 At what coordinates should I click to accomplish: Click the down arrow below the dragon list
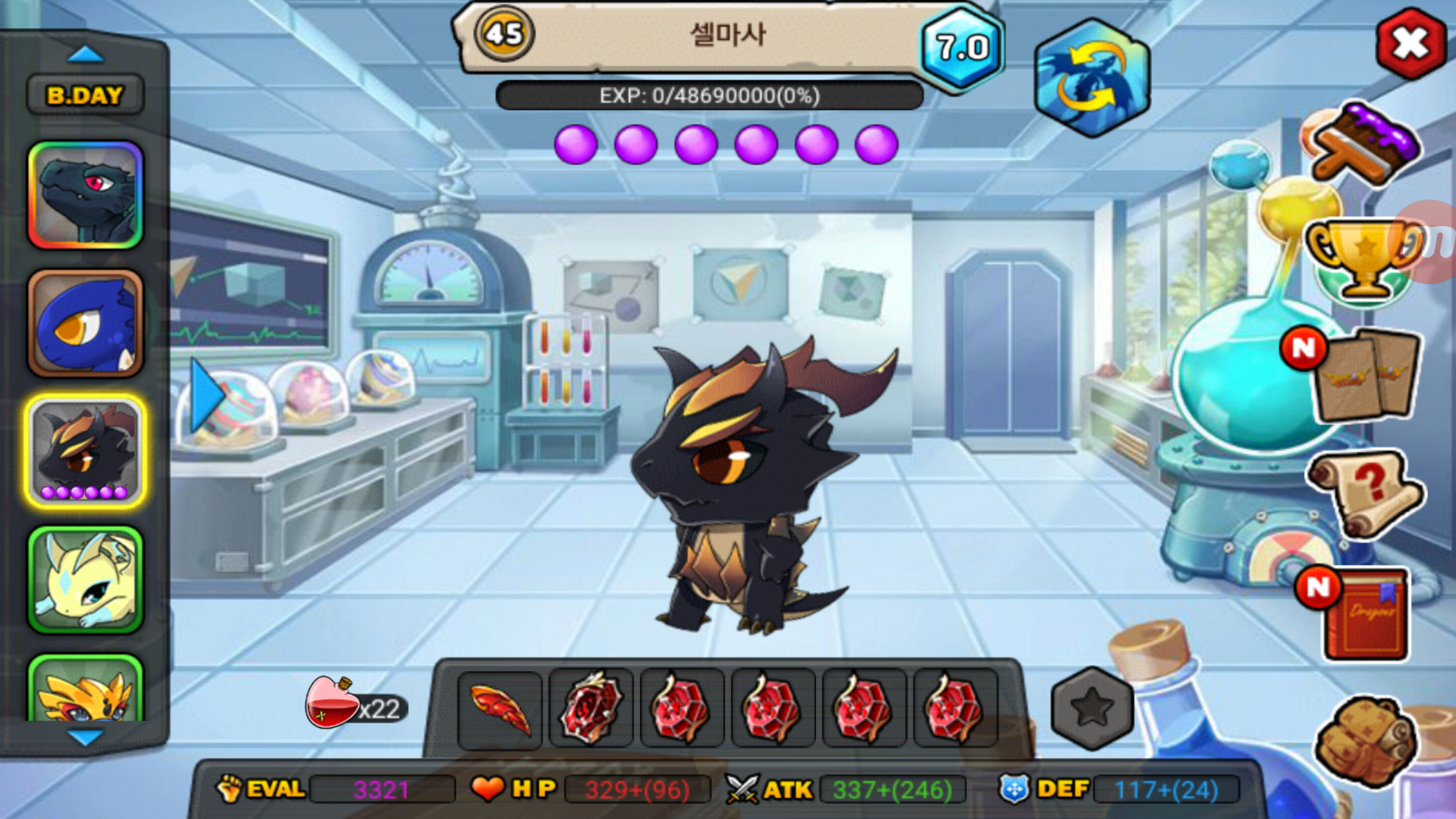85,736
